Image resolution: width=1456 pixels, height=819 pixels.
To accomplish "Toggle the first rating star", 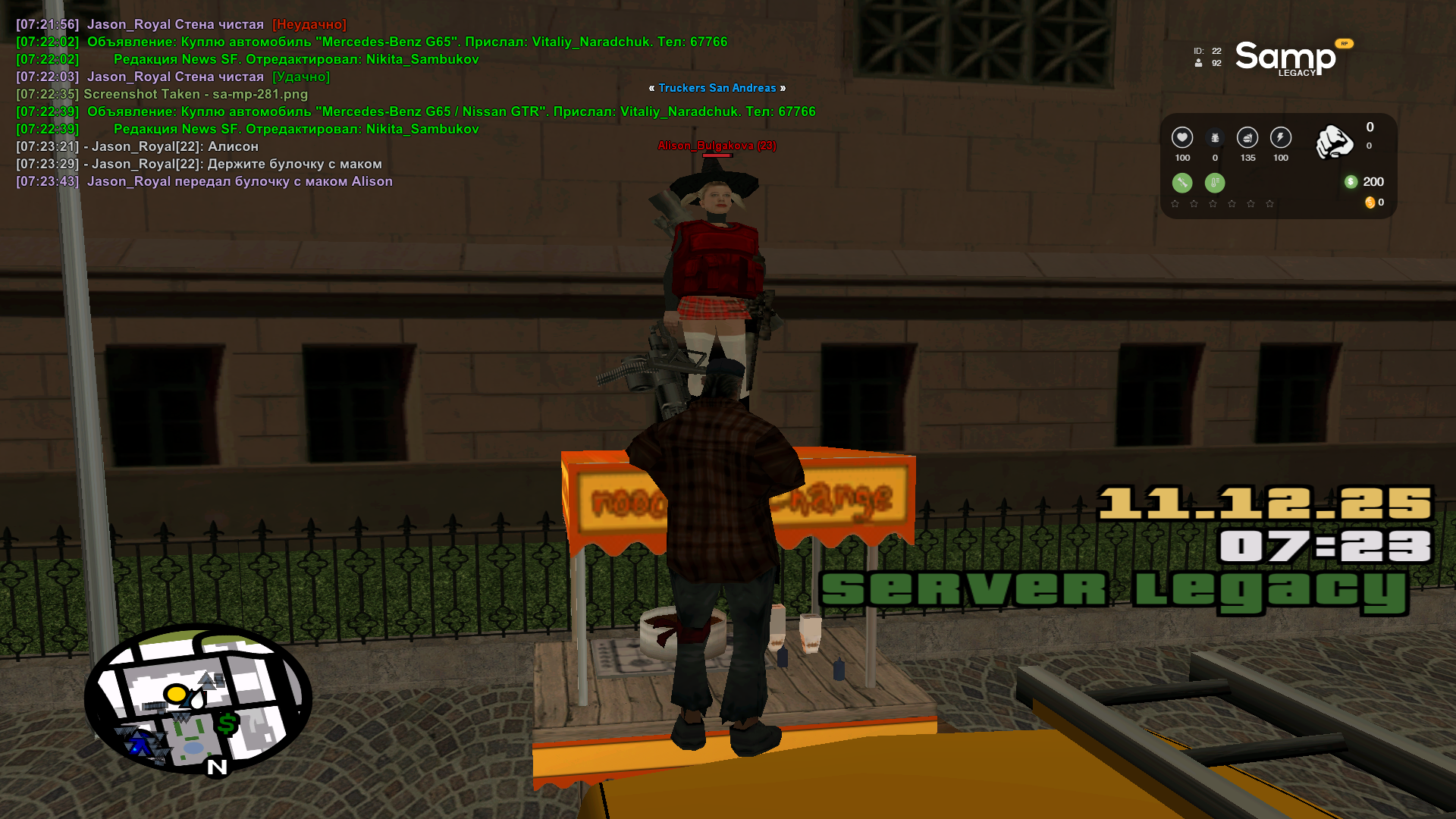I will click(1175, 204).
